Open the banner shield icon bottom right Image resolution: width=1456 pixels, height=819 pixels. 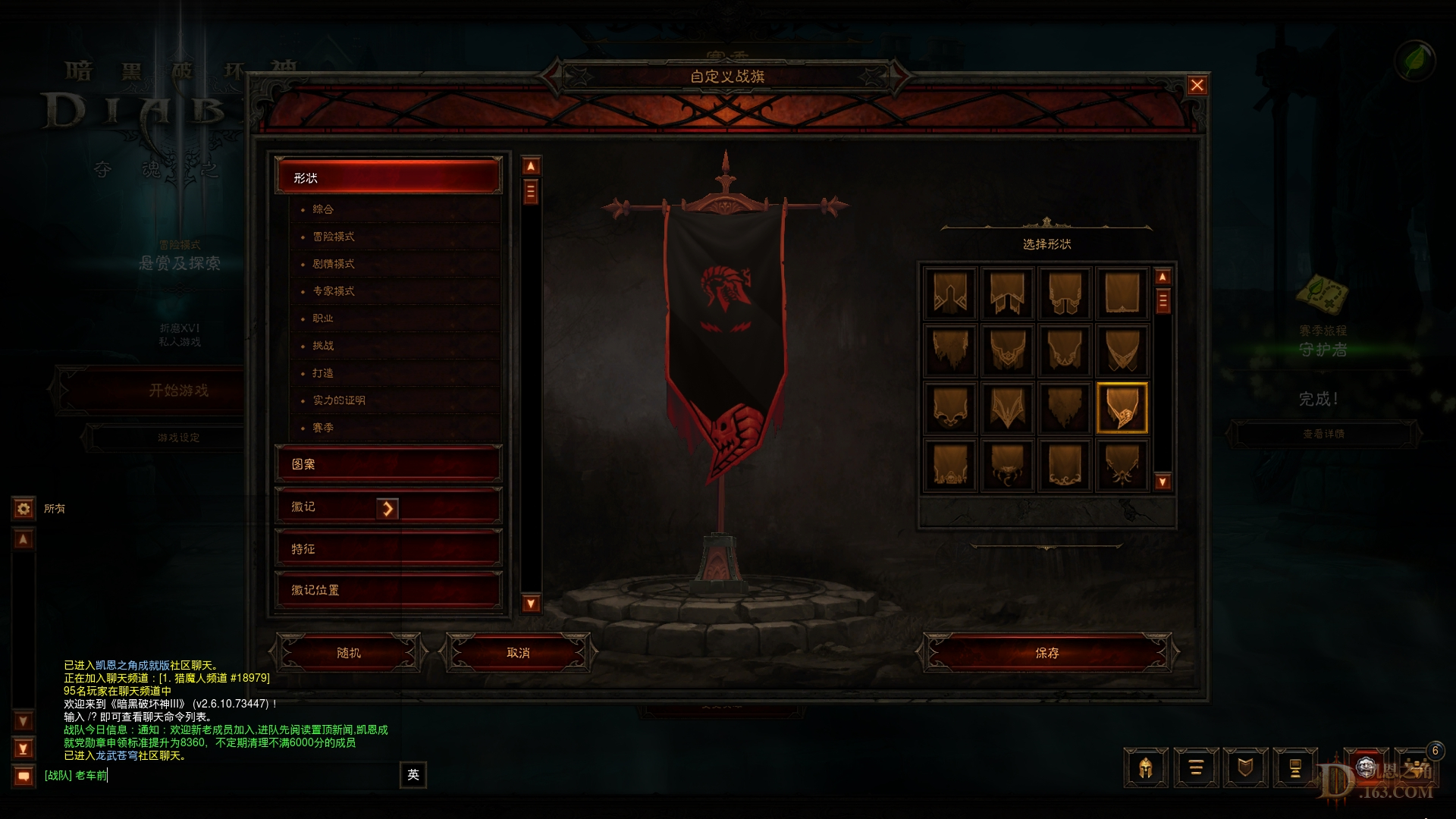(x=1246, y=767)
